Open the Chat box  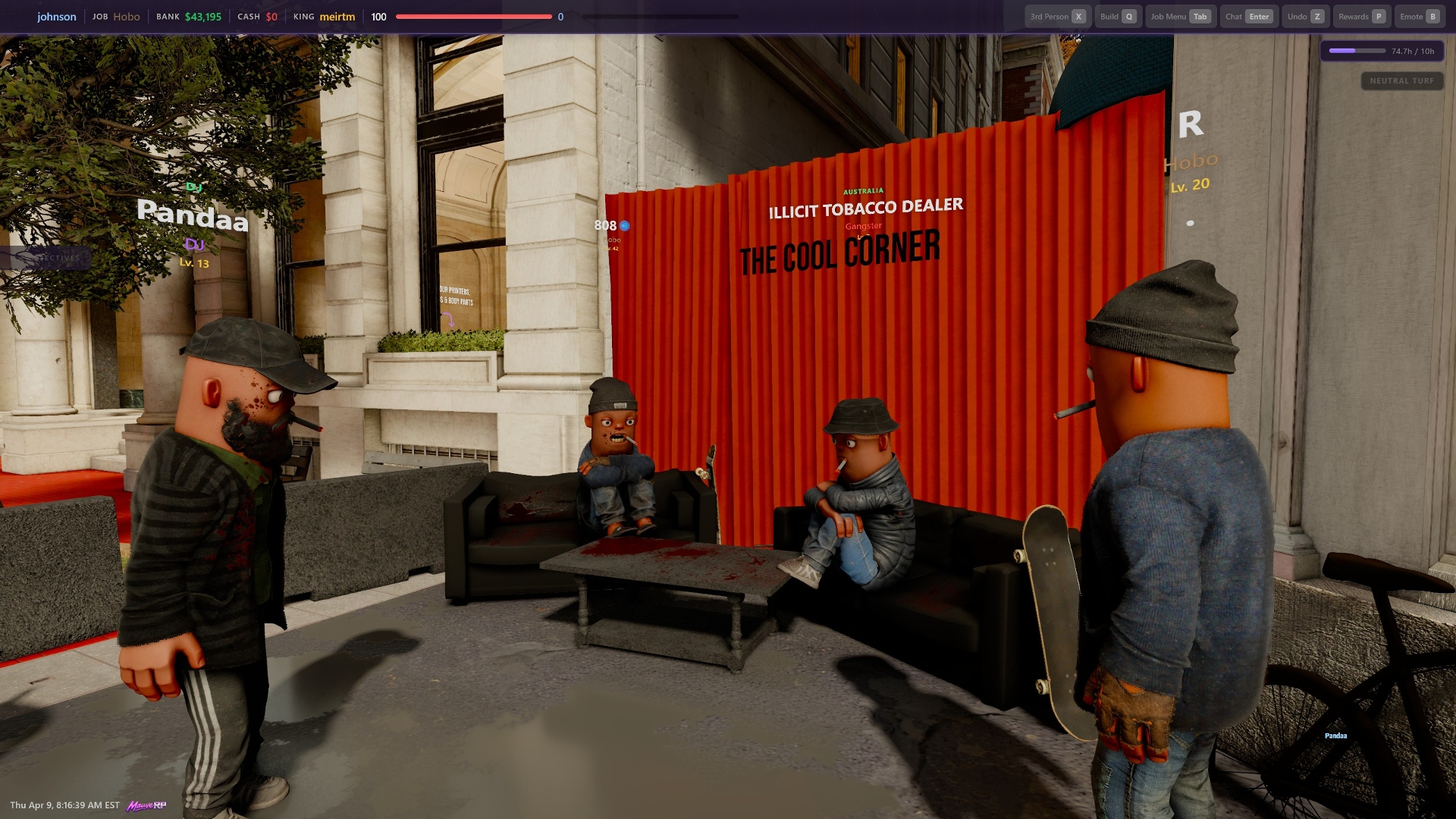click(1248, 17)
